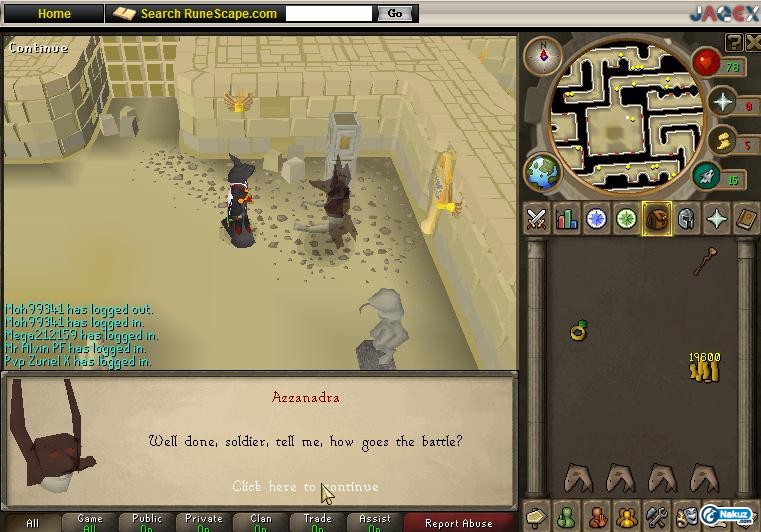Viewport: 761px width, 532px height.
Task: Open the spellbook tab
Action: click(x=746, y=219)
